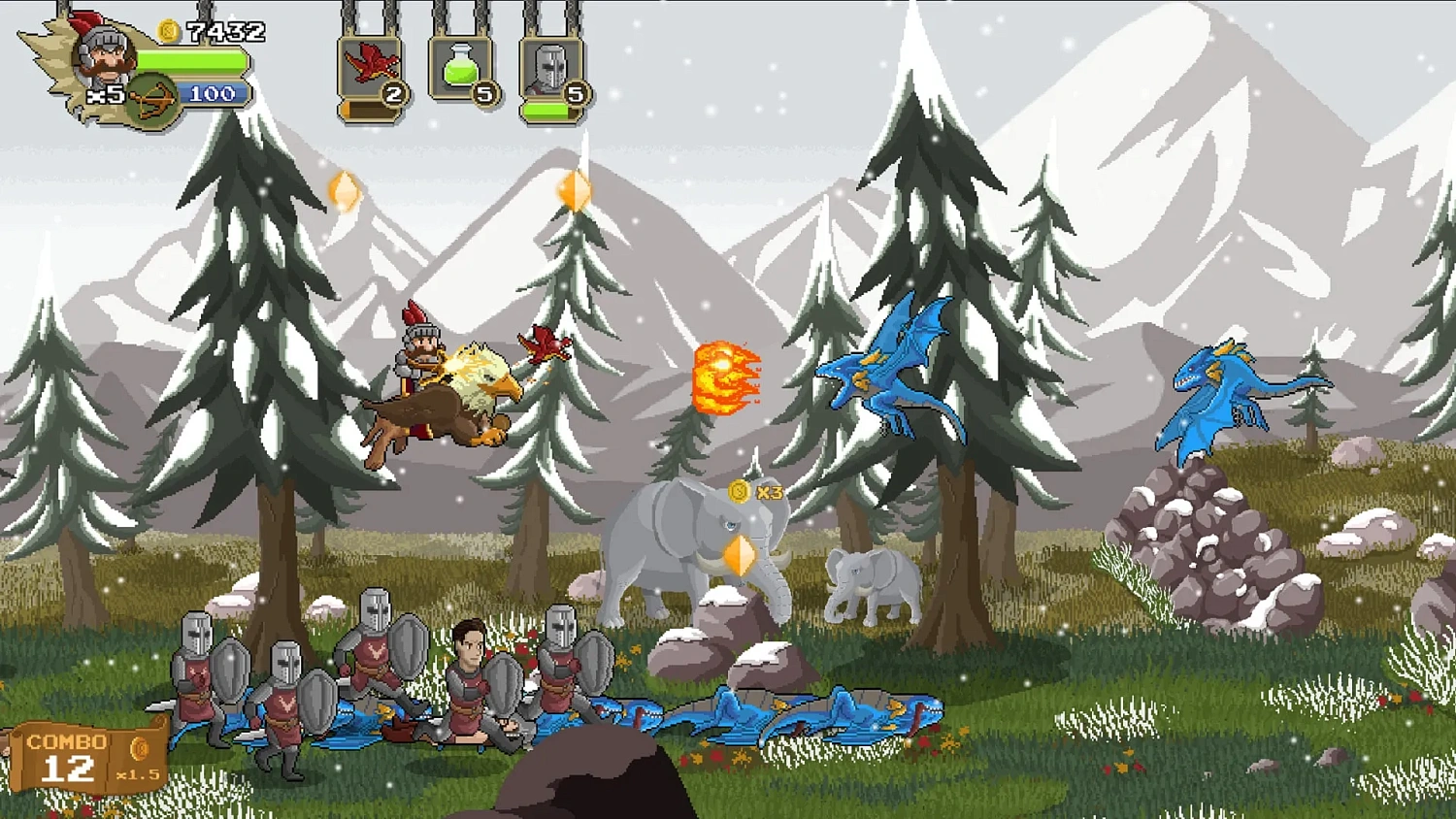The image size is (1456, 819).
Task: Select the hero's portrait with red plume
Action: [x=107, y=56]
